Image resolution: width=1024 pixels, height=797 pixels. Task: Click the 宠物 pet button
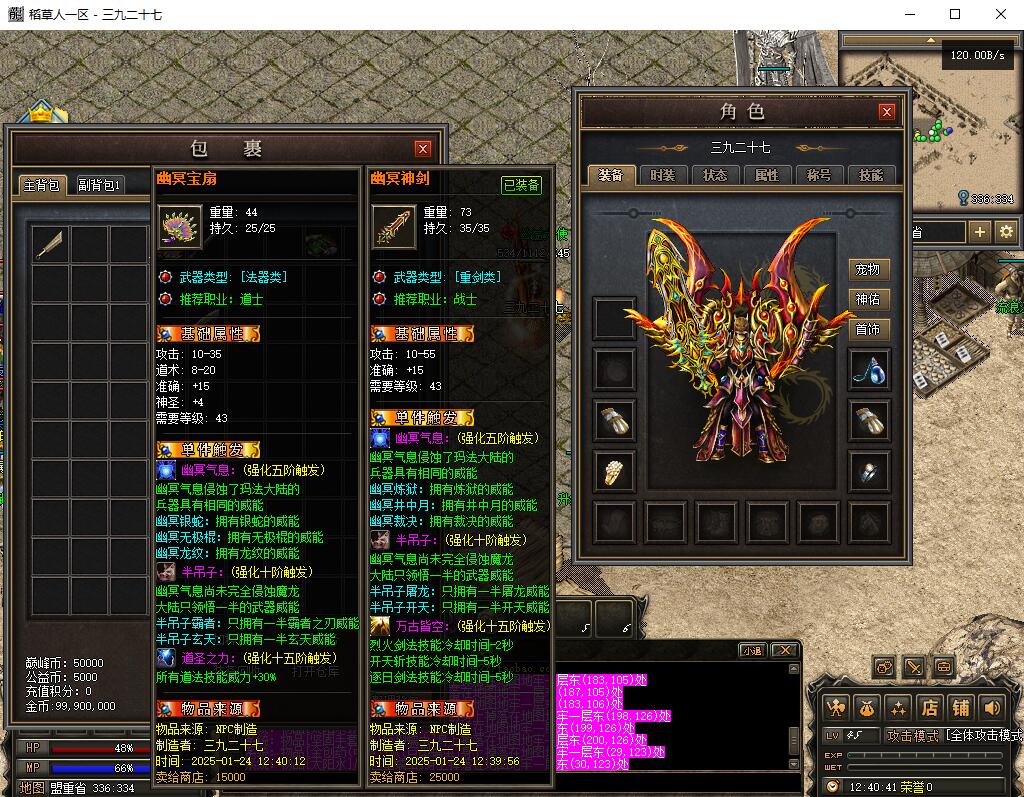click(867, 270)
